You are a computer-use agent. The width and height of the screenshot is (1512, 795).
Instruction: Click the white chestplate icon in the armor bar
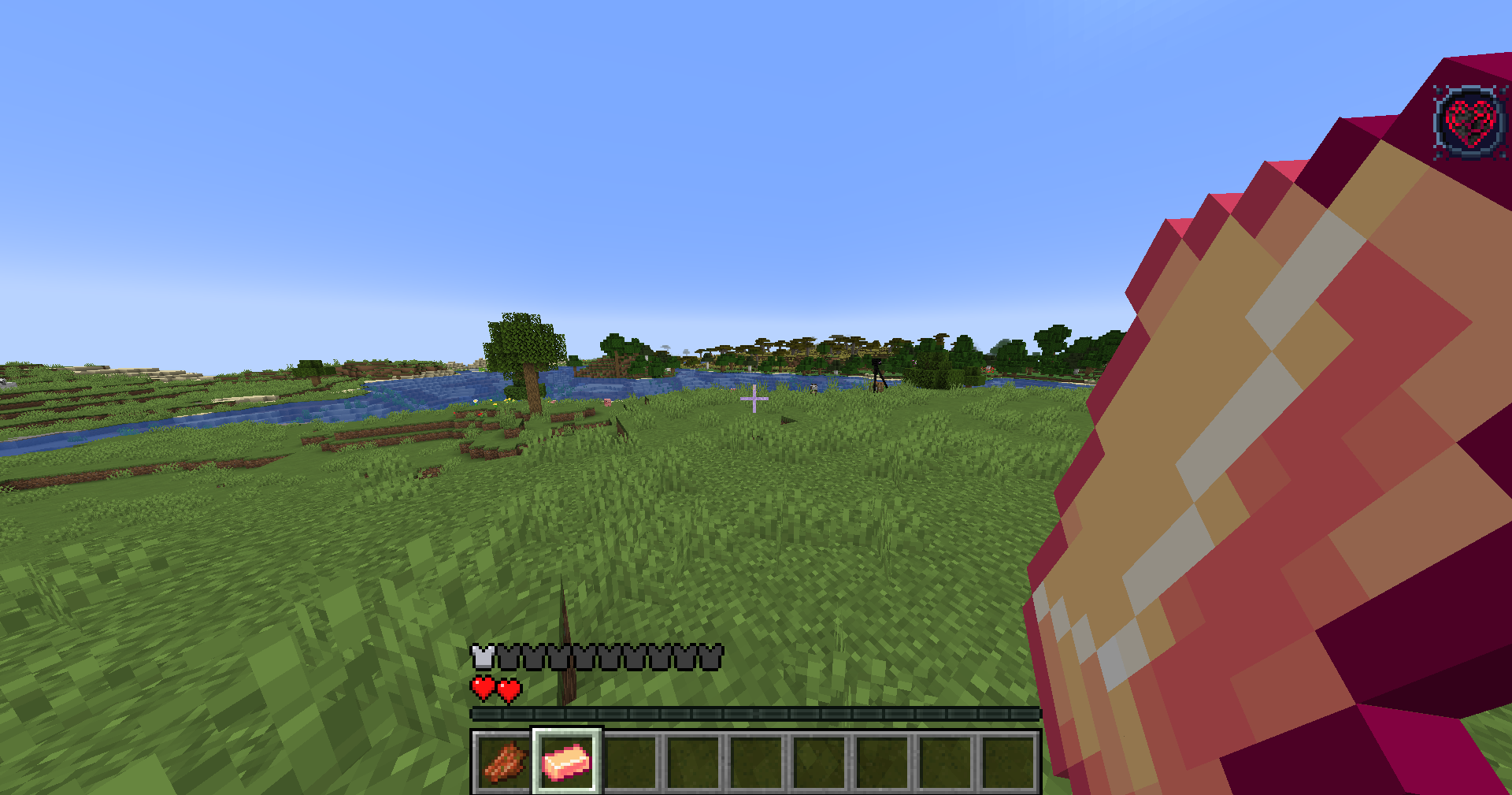pos(481,653)
